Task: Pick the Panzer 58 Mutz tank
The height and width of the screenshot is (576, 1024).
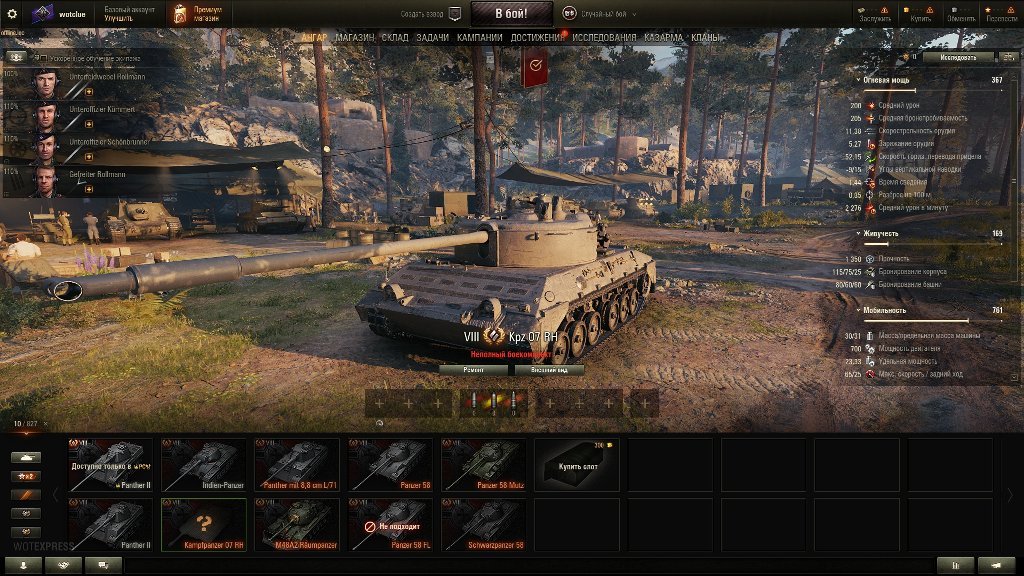Action: pyautogui.click(x=486, y=465)
